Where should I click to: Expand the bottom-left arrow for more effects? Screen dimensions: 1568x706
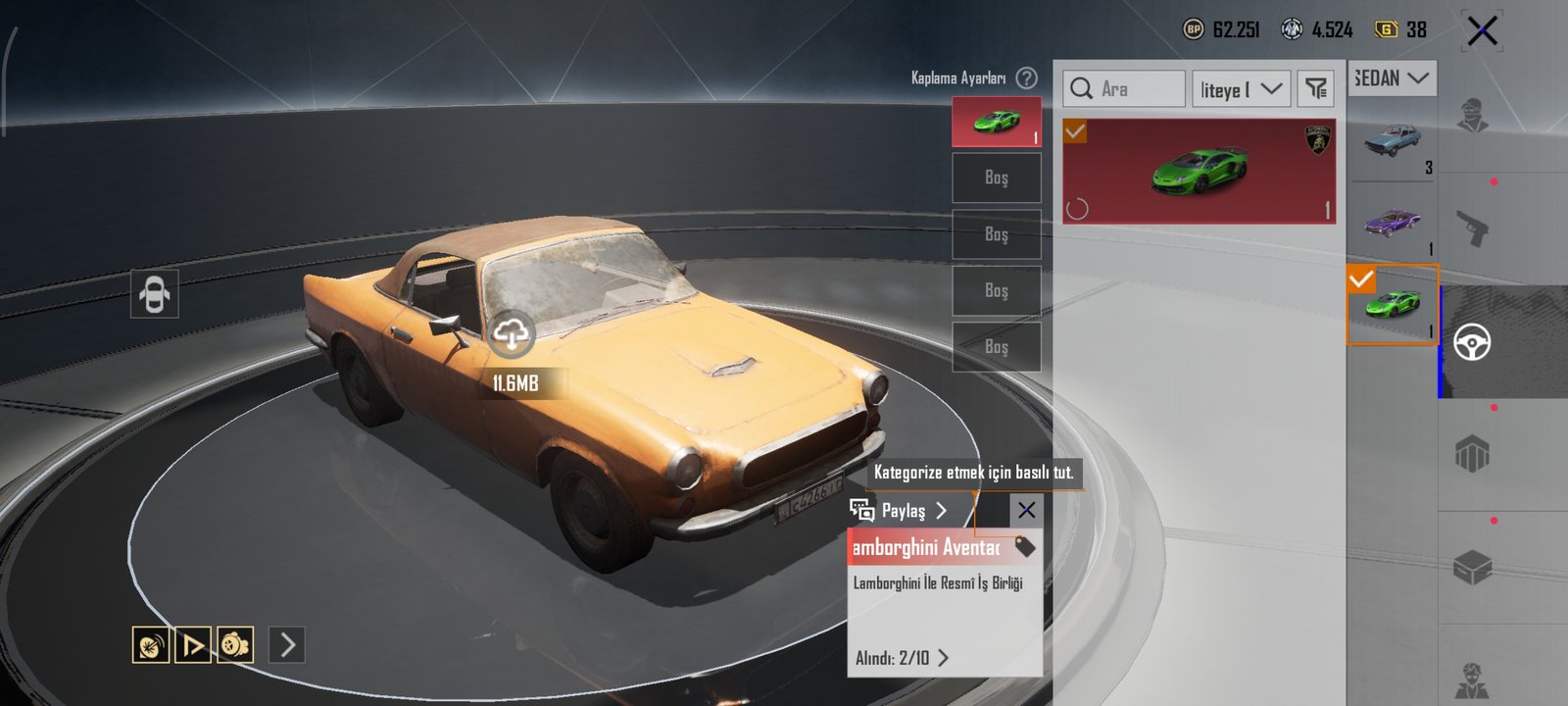pyautogui.click(x=287, y=644)
